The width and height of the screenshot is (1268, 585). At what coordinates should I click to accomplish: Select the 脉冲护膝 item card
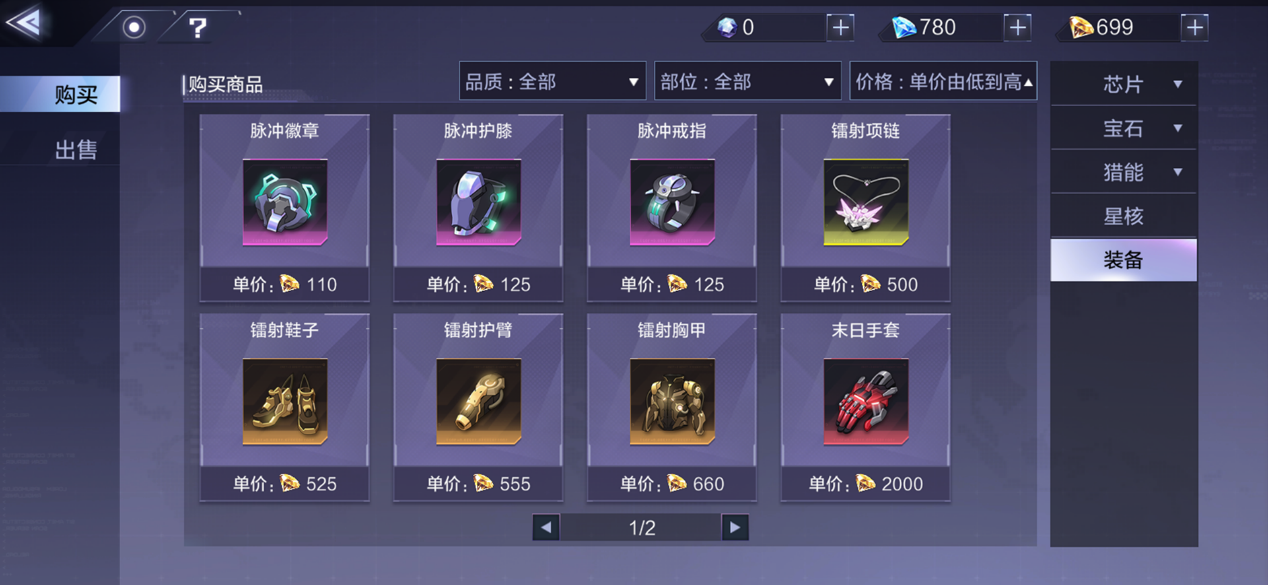coord(478,207)
